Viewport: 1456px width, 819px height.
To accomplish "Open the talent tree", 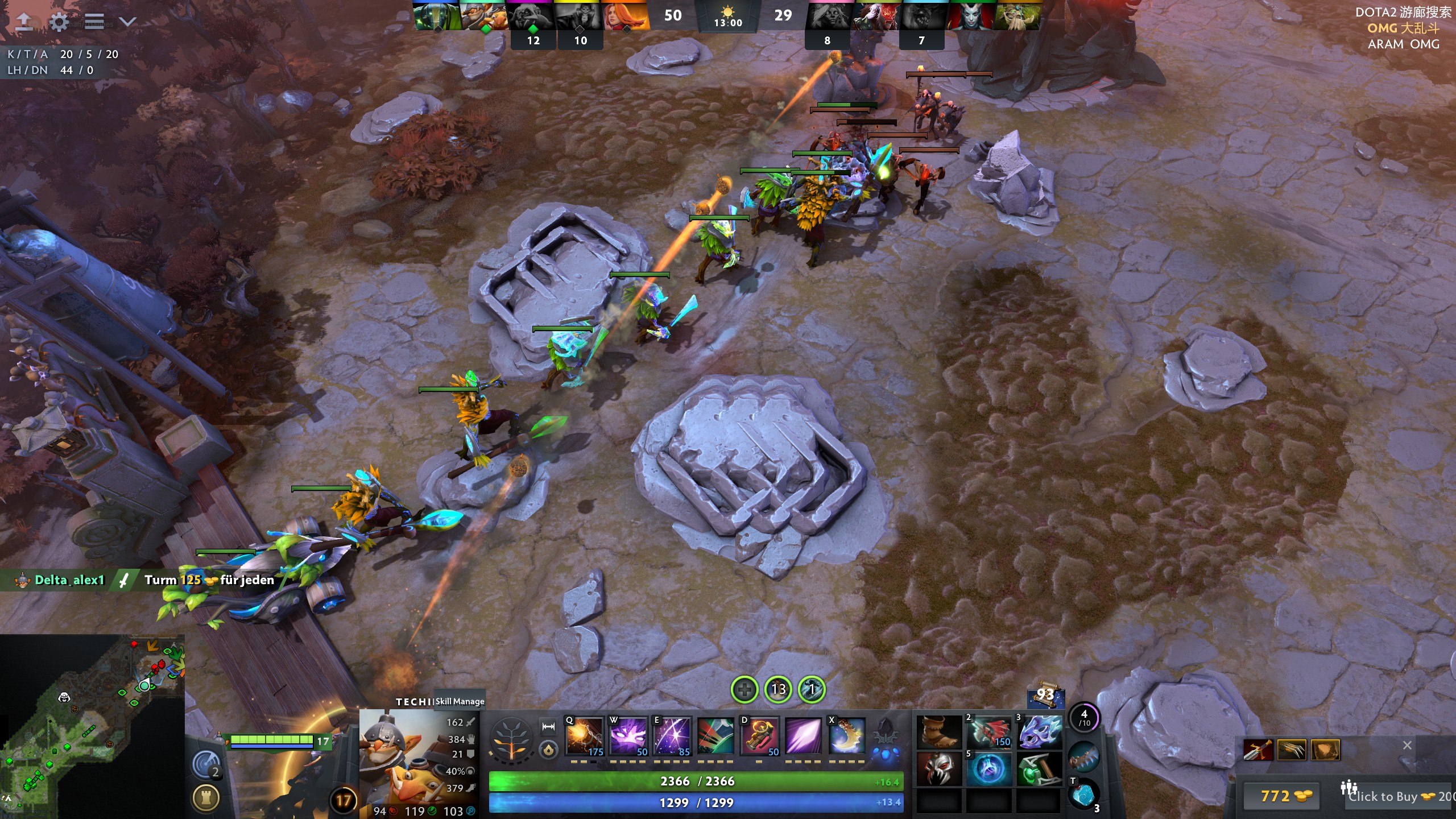I will click(x=511, y=739).
